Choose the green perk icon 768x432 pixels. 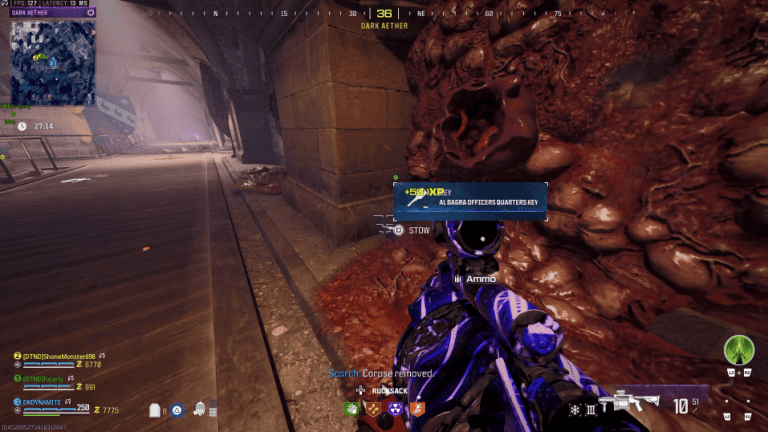click(352, 408)
